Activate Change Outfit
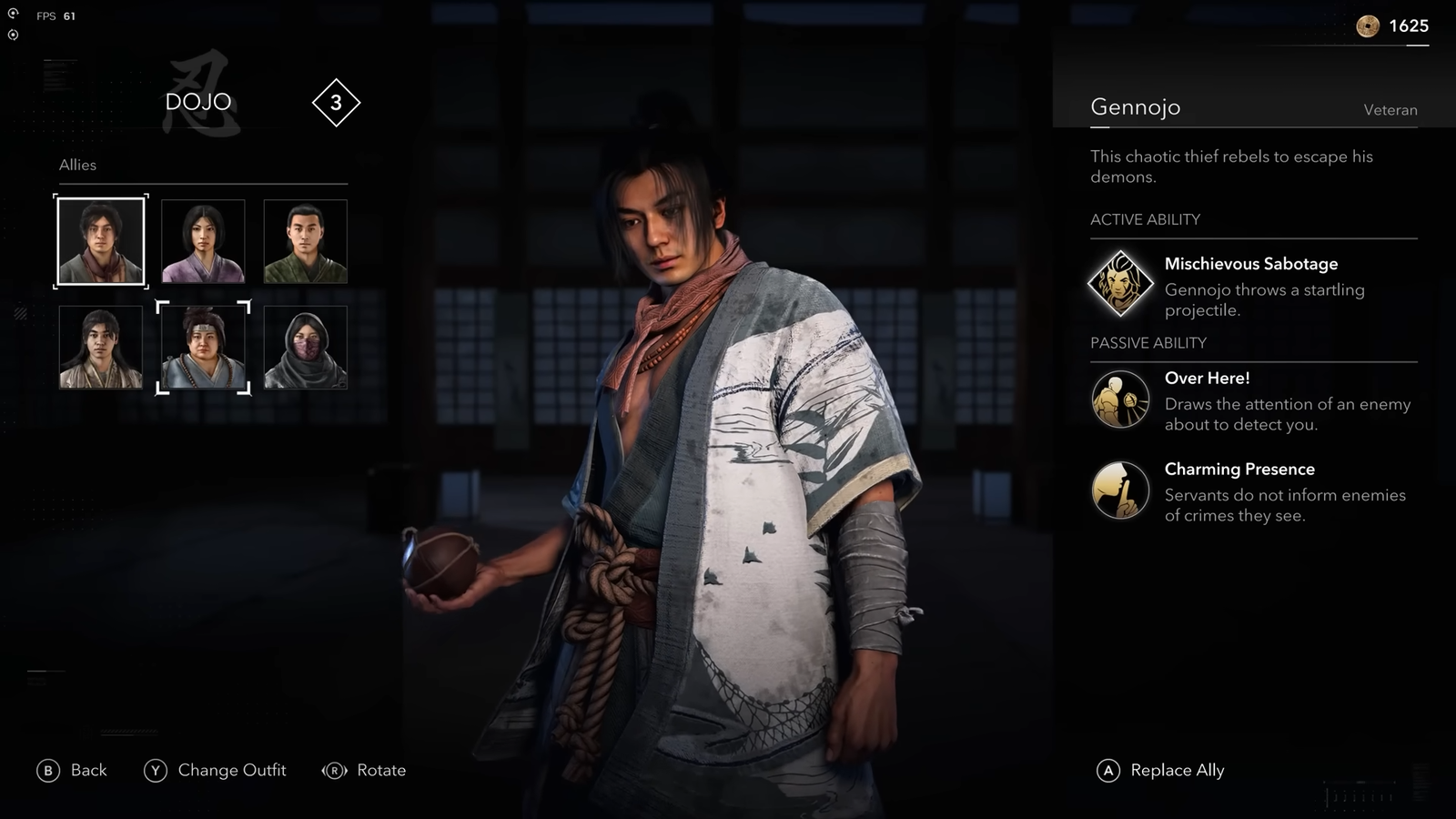The height and width of the screenshot is (819, 1456). [232, 770]
